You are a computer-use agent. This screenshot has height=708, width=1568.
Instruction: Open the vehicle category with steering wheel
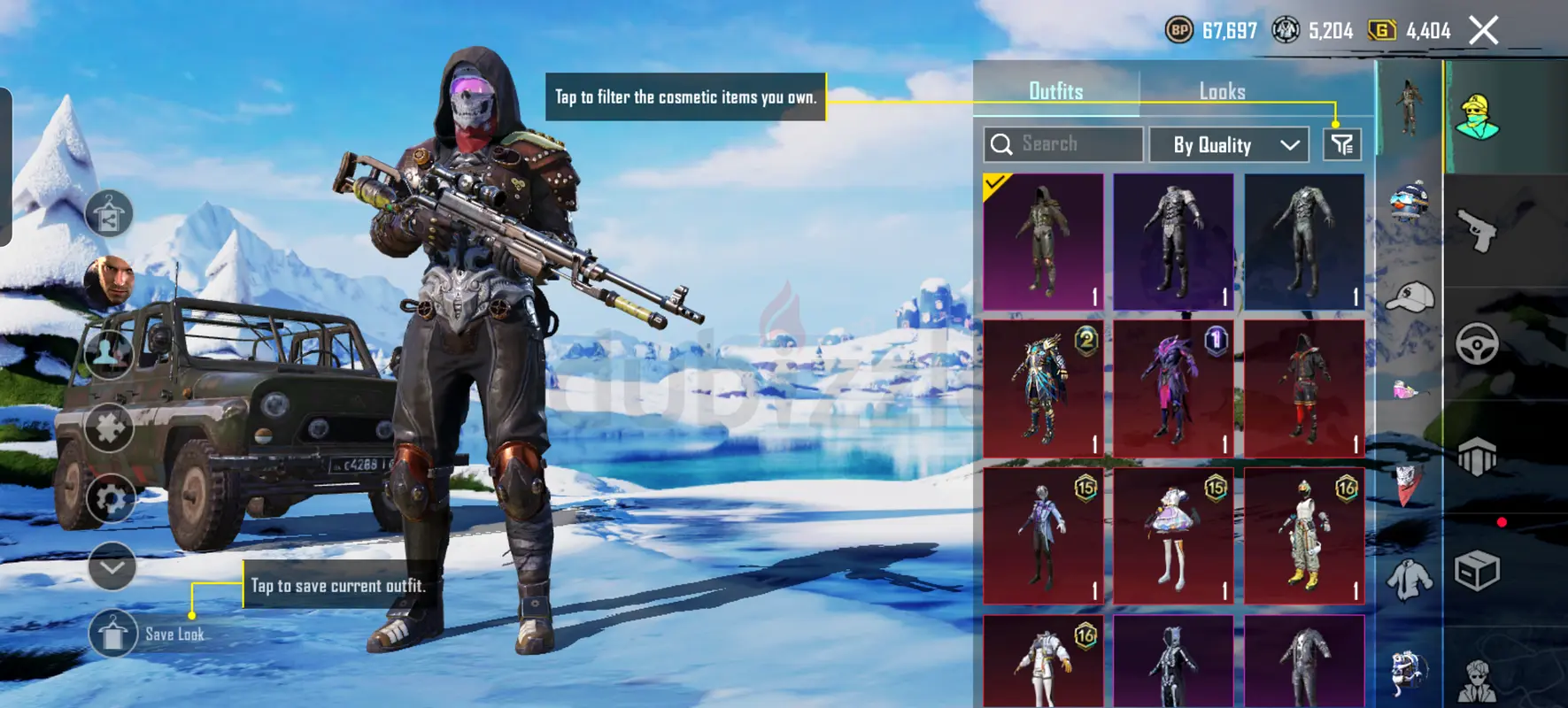click(1477, 344)
